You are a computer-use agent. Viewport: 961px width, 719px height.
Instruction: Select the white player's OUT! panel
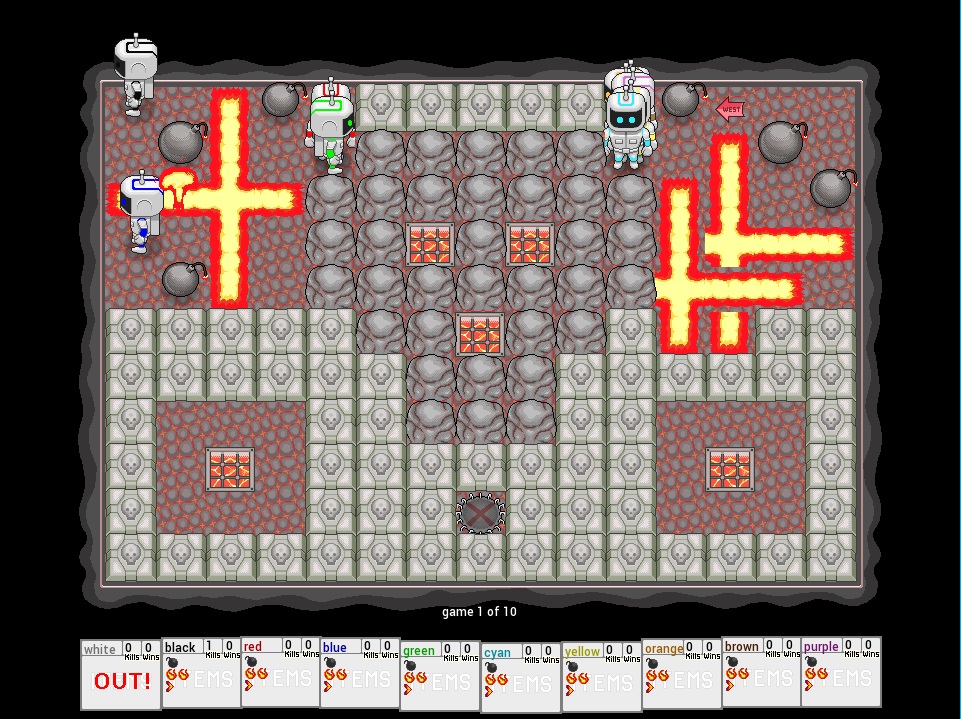pos(121,675)
